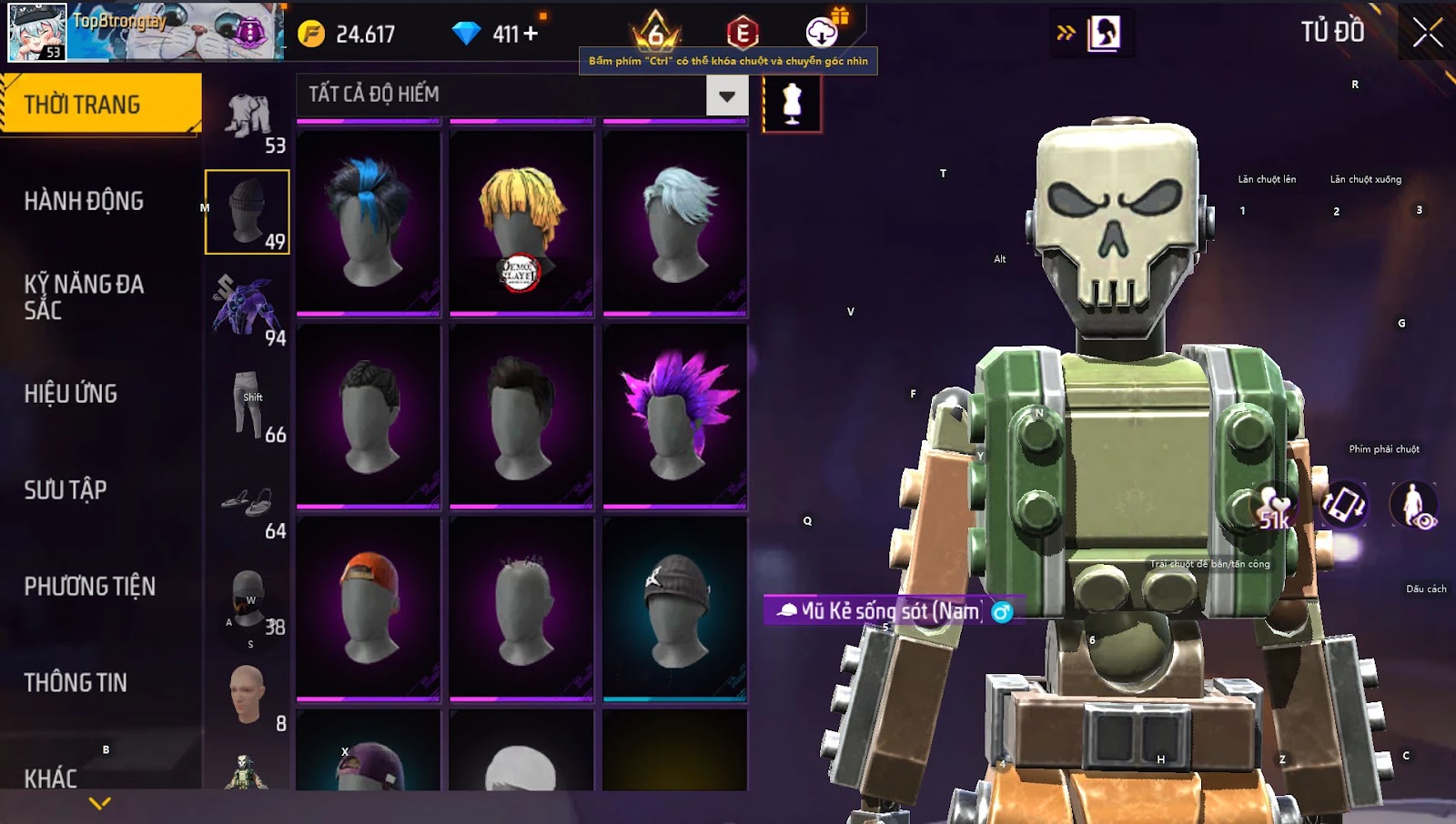Select the Thời Trang tab
Screen dimensions: 1456x824
[x=100, y=105]
